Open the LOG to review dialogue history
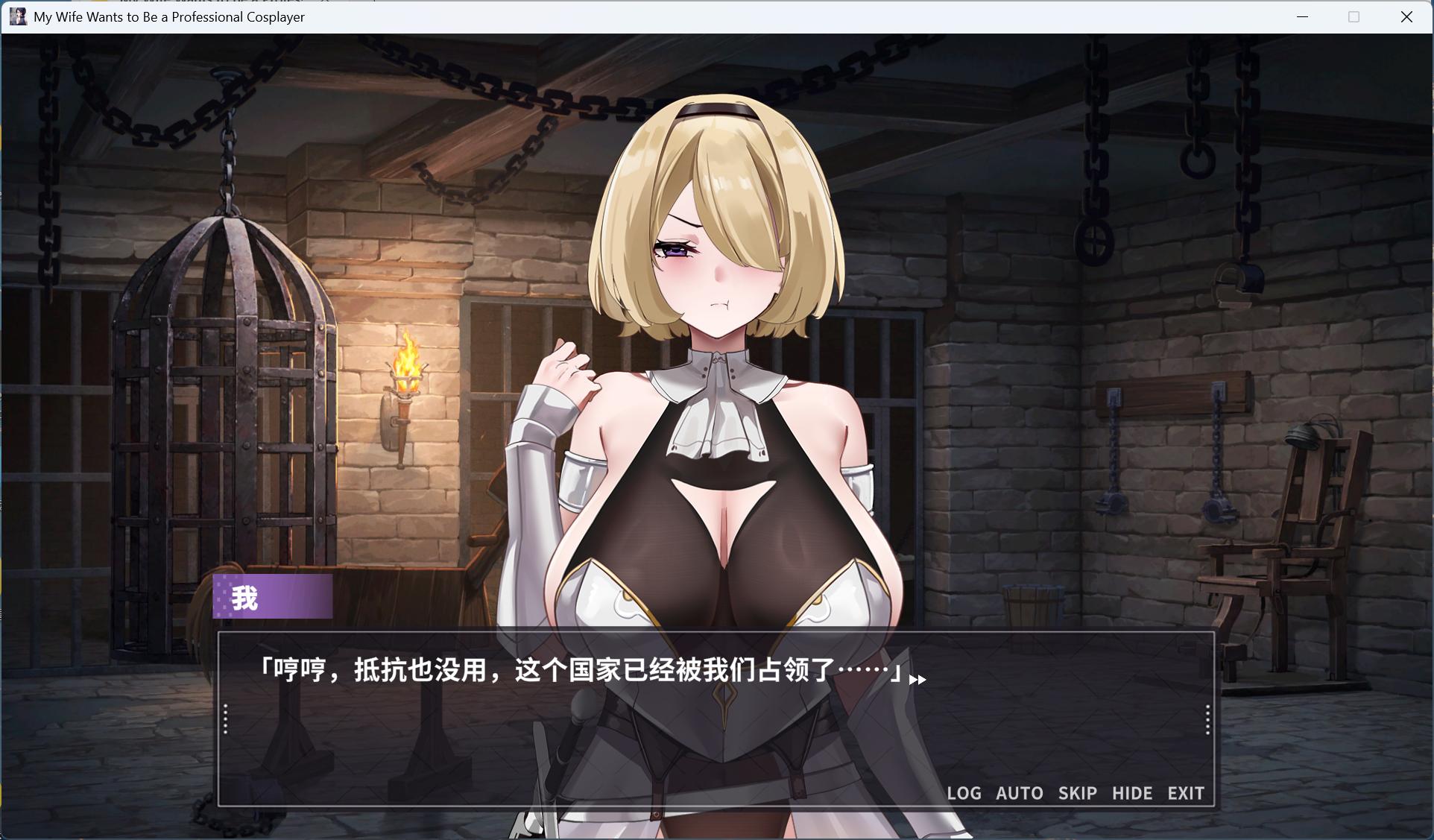This screenshot has height=840, width=1434. pyautogui.click(x=964, y=793)
